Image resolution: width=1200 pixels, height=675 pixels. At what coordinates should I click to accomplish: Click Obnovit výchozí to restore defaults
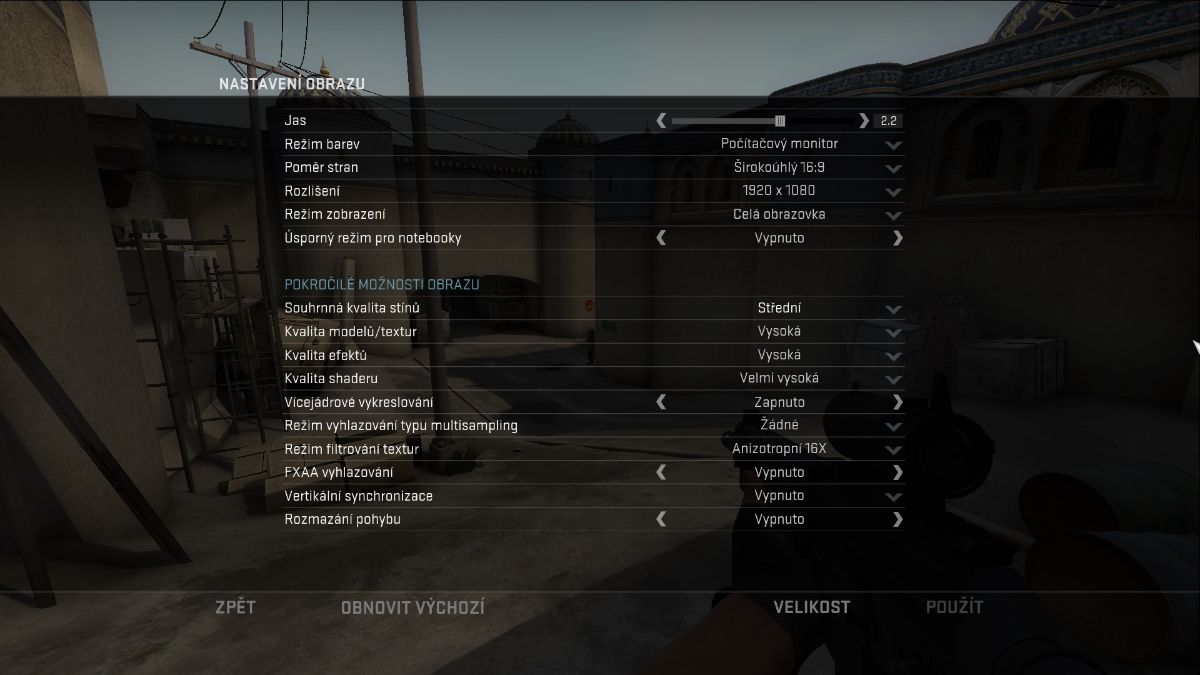point(412,607)
